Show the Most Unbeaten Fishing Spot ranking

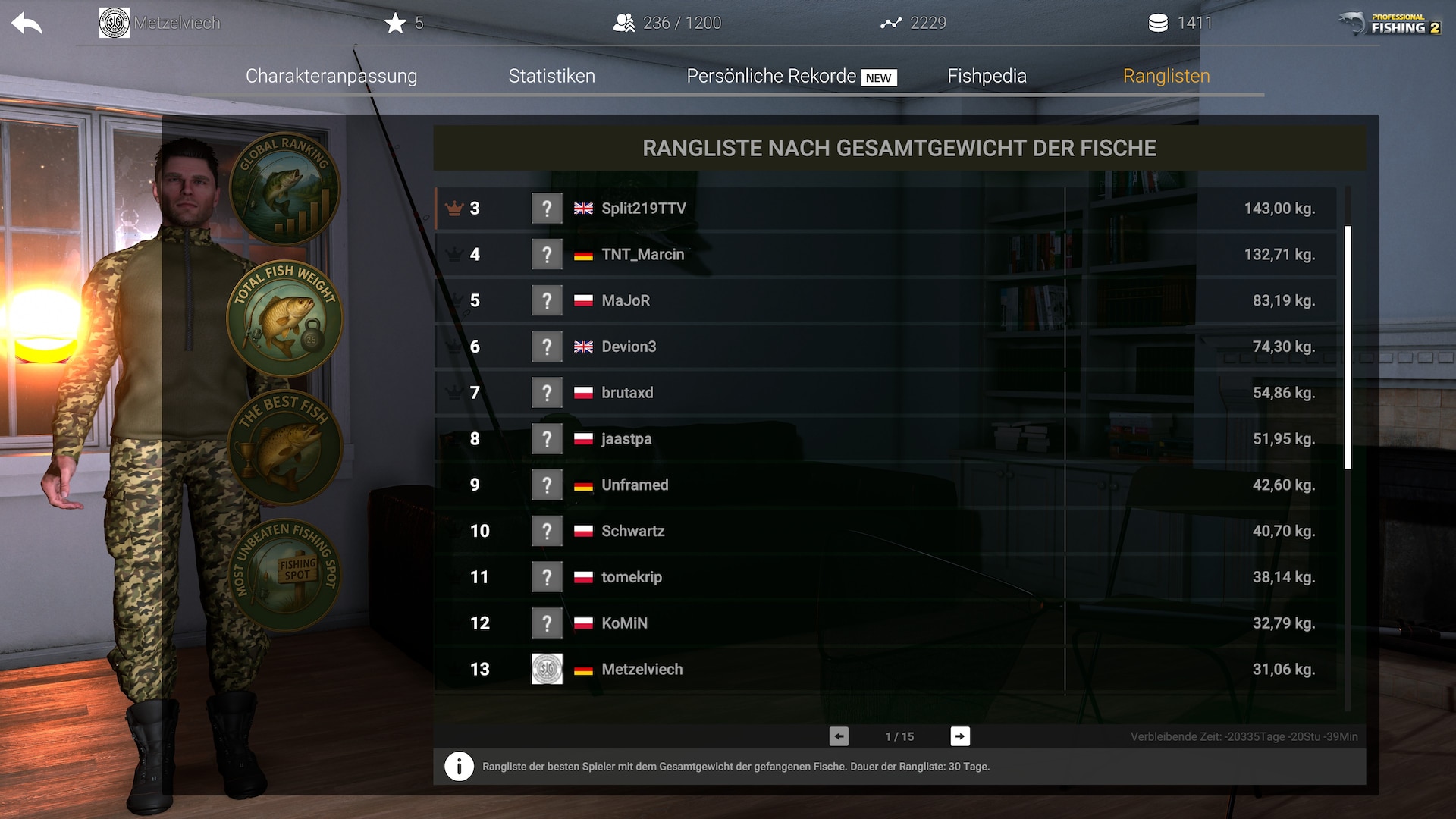coord(285,575)
